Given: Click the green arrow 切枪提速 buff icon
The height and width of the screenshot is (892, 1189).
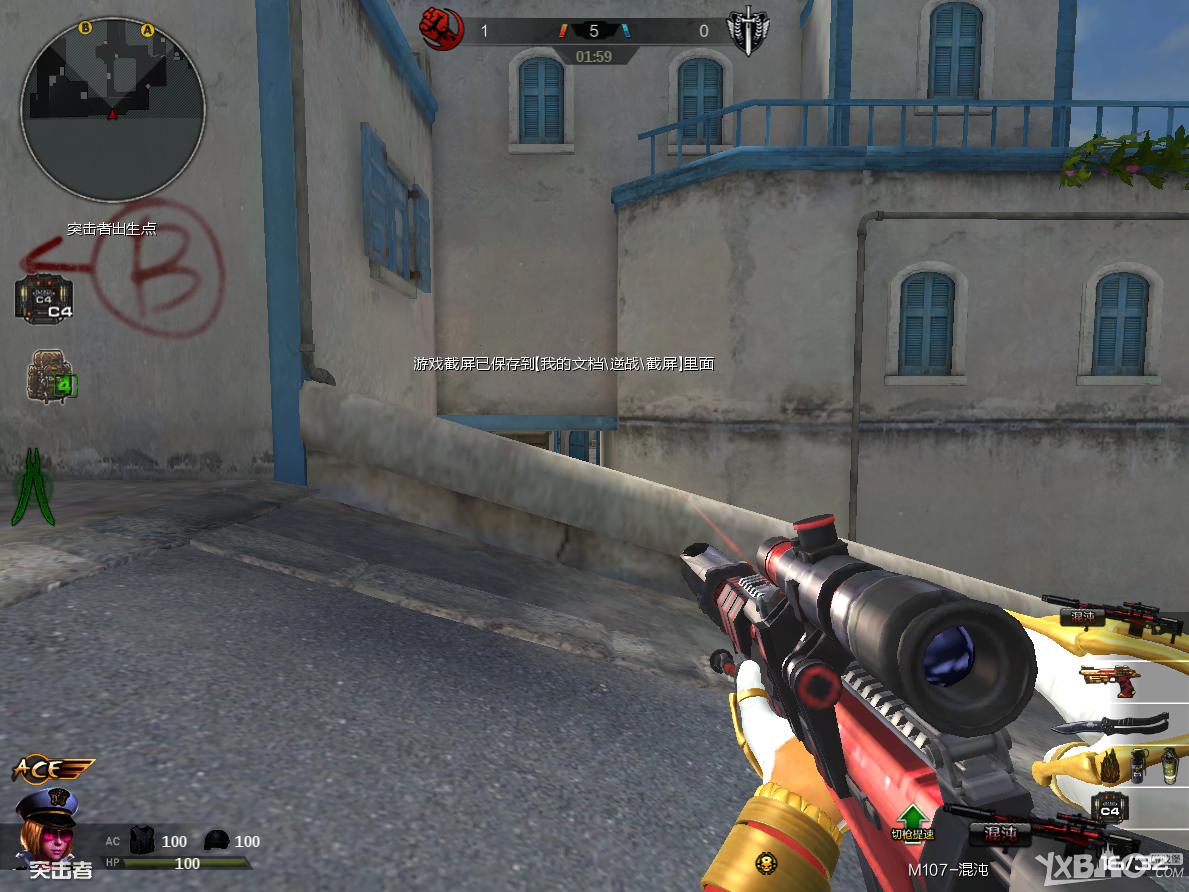Looking at the screenshot, I should (912, 819).
